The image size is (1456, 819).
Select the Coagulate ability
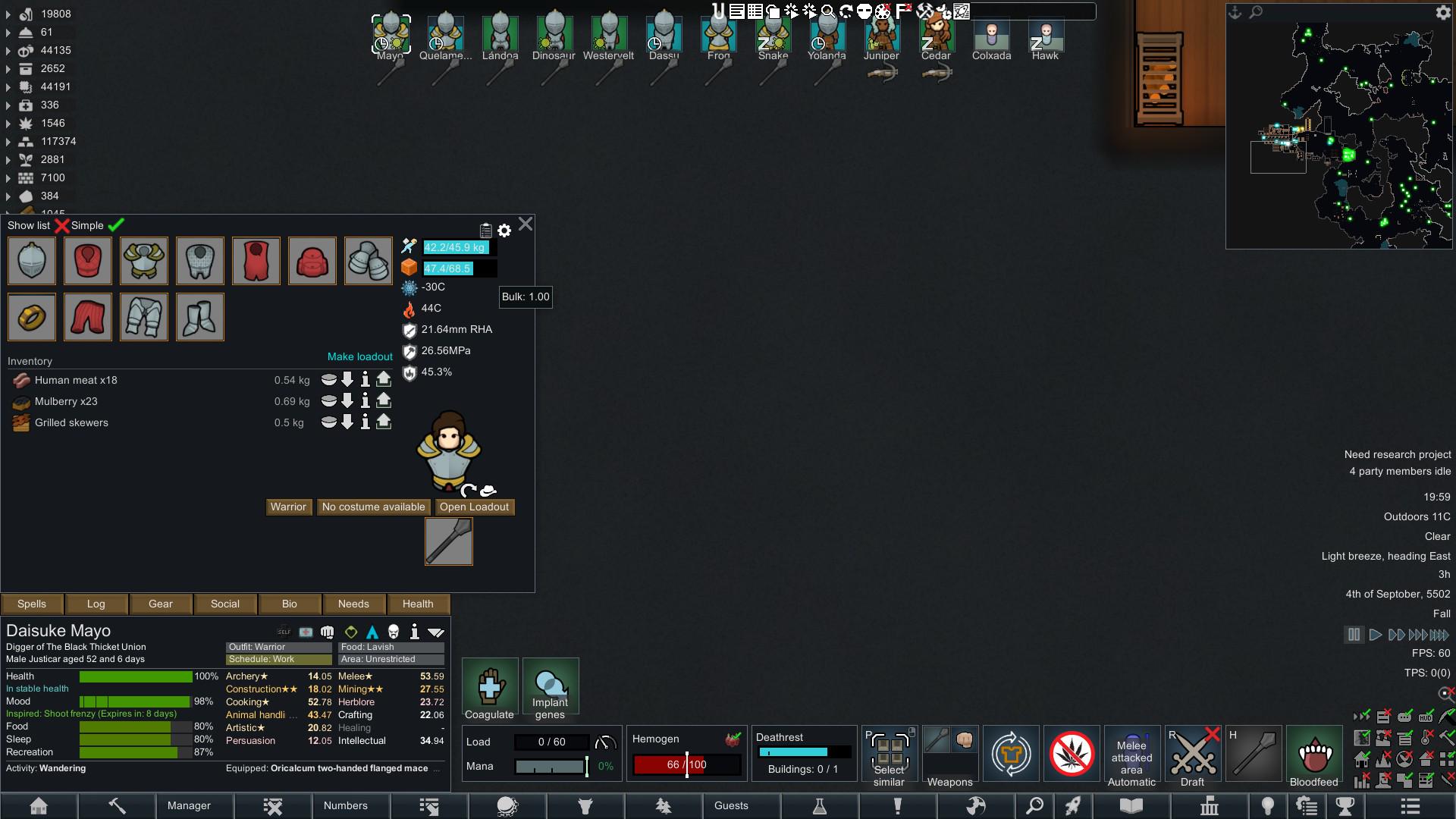coord(490,686)
